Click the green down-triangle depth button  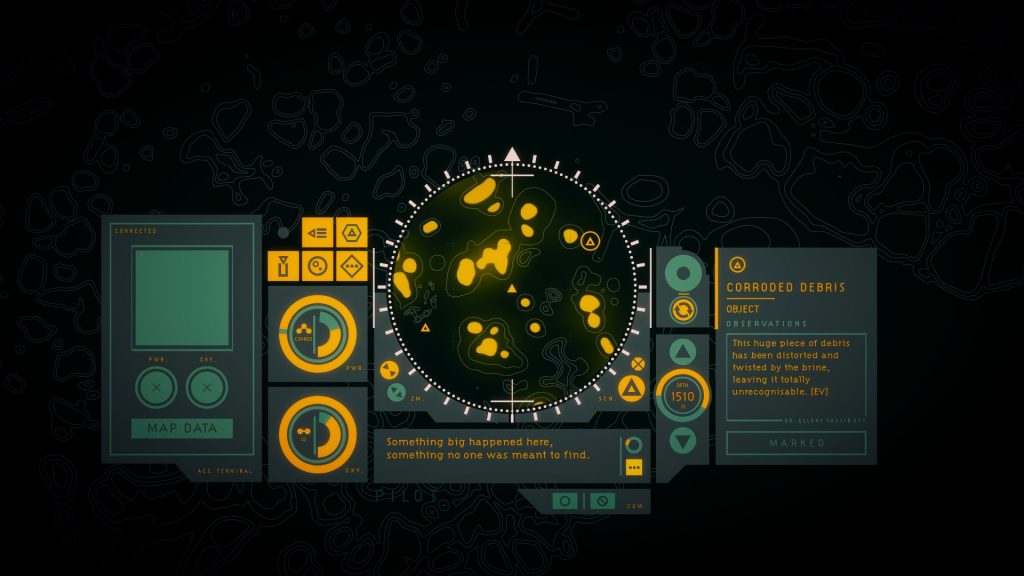[683, 439]
